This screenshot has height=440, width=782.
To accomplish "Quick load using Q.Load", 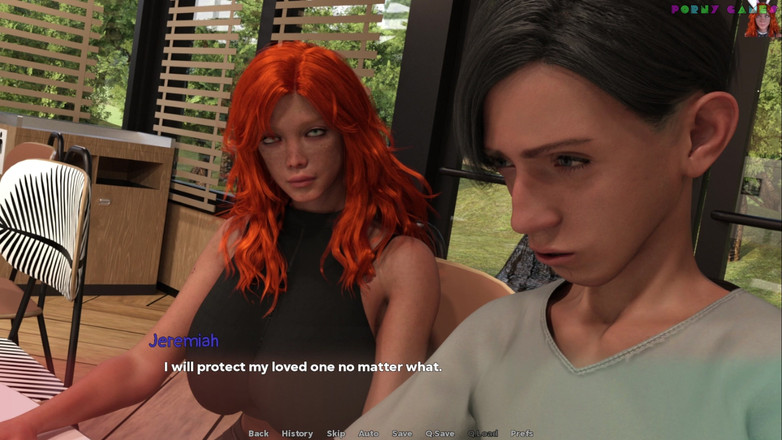I will 484,433.
